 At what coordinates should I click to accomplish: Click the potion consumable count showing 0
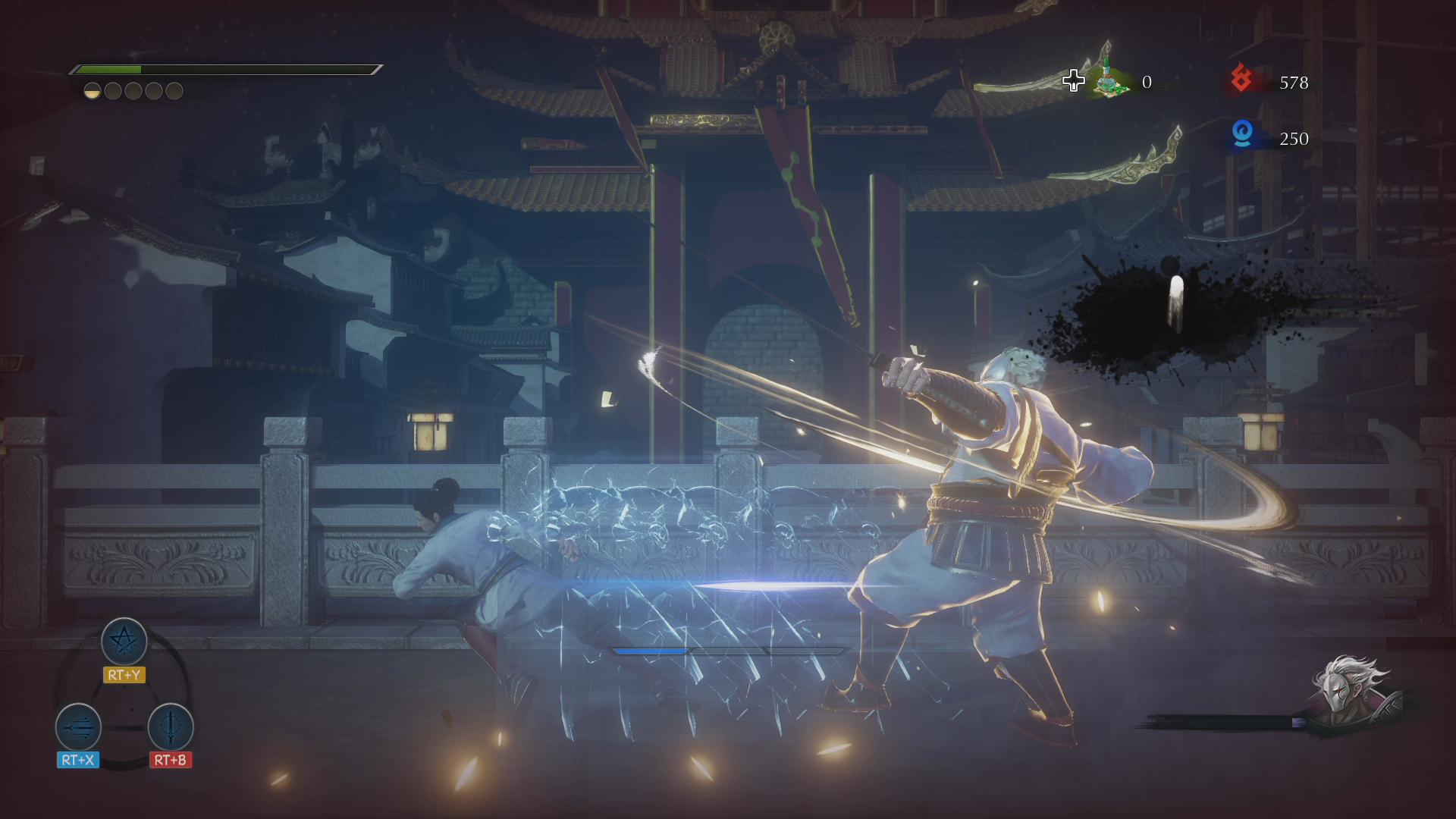[1147, 82]
